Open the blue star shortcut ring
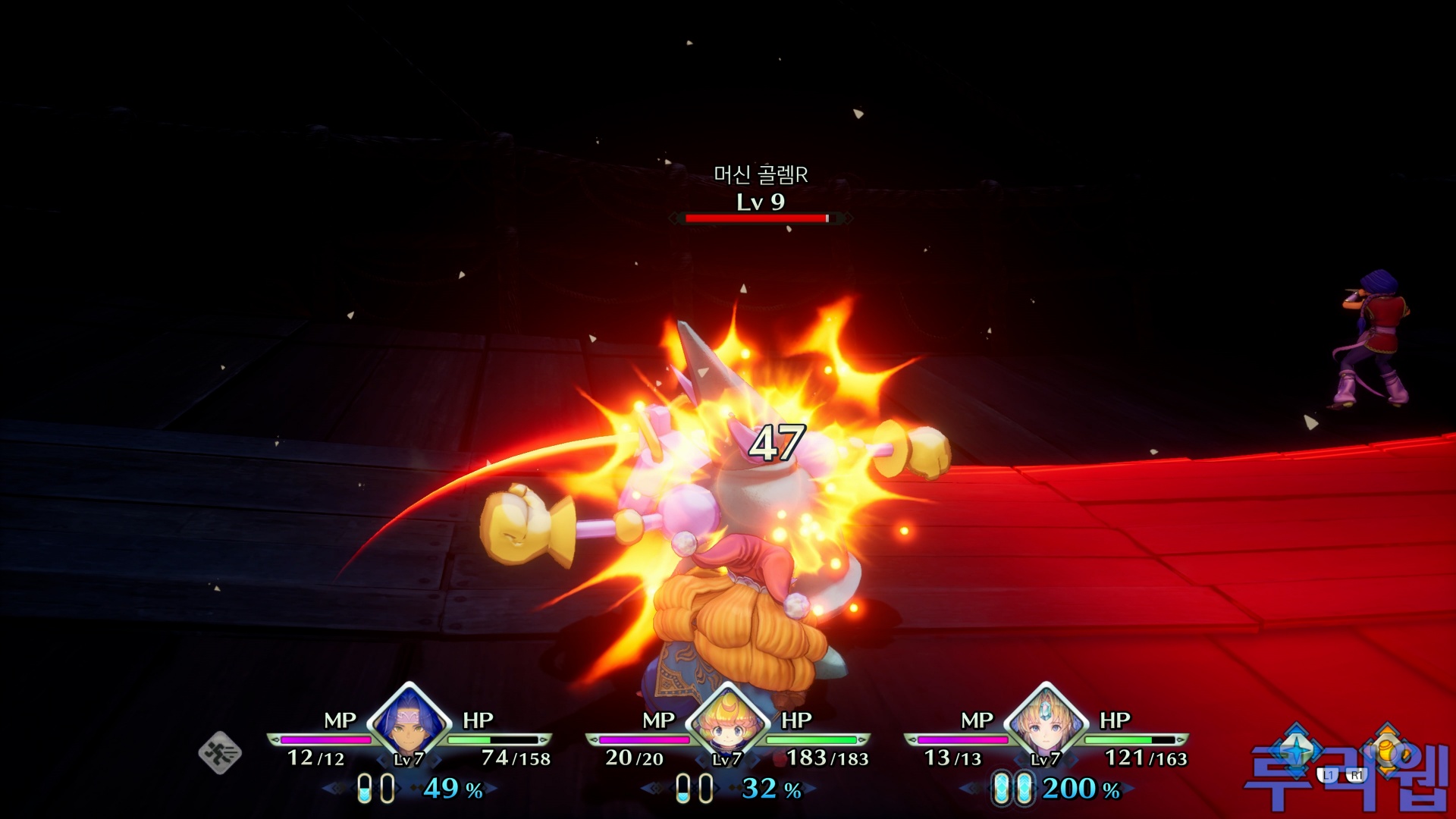The width and height of the screenshot is (1456, 819). (x=1297, y=749)
